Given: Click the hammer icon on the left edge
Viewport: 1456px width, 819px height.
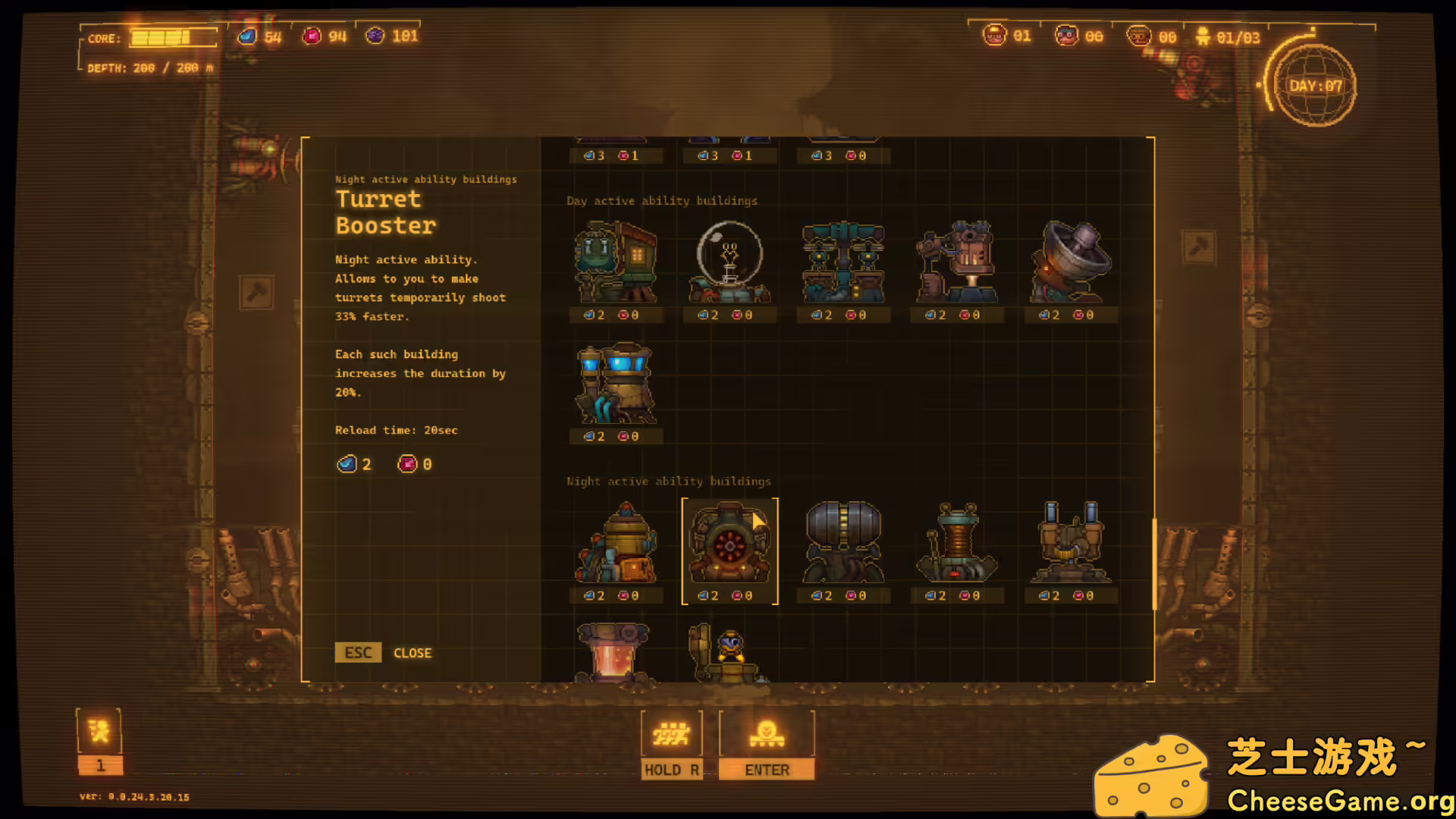Looking at the screenshot, I should point(256,293).
